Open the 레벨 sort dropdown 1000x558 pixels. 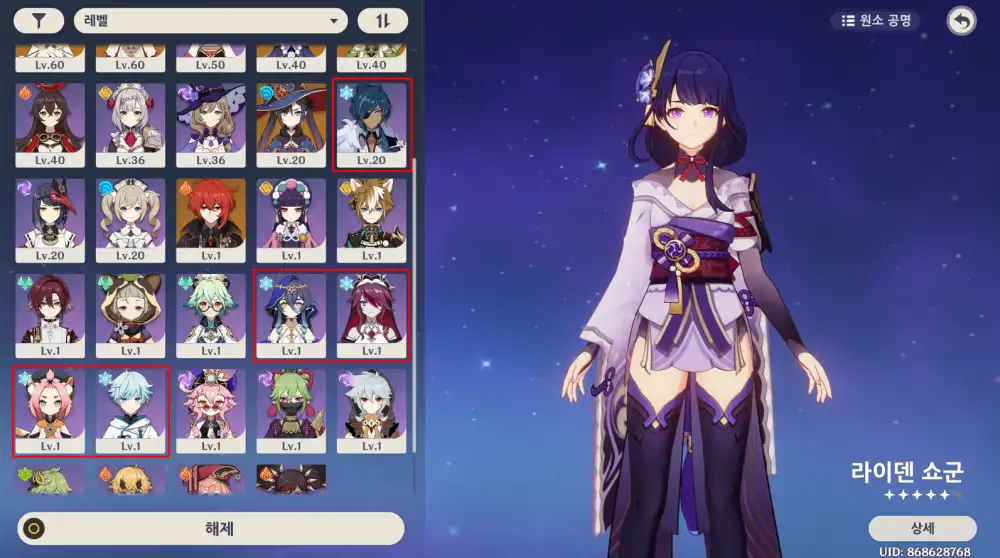[210, 21]
